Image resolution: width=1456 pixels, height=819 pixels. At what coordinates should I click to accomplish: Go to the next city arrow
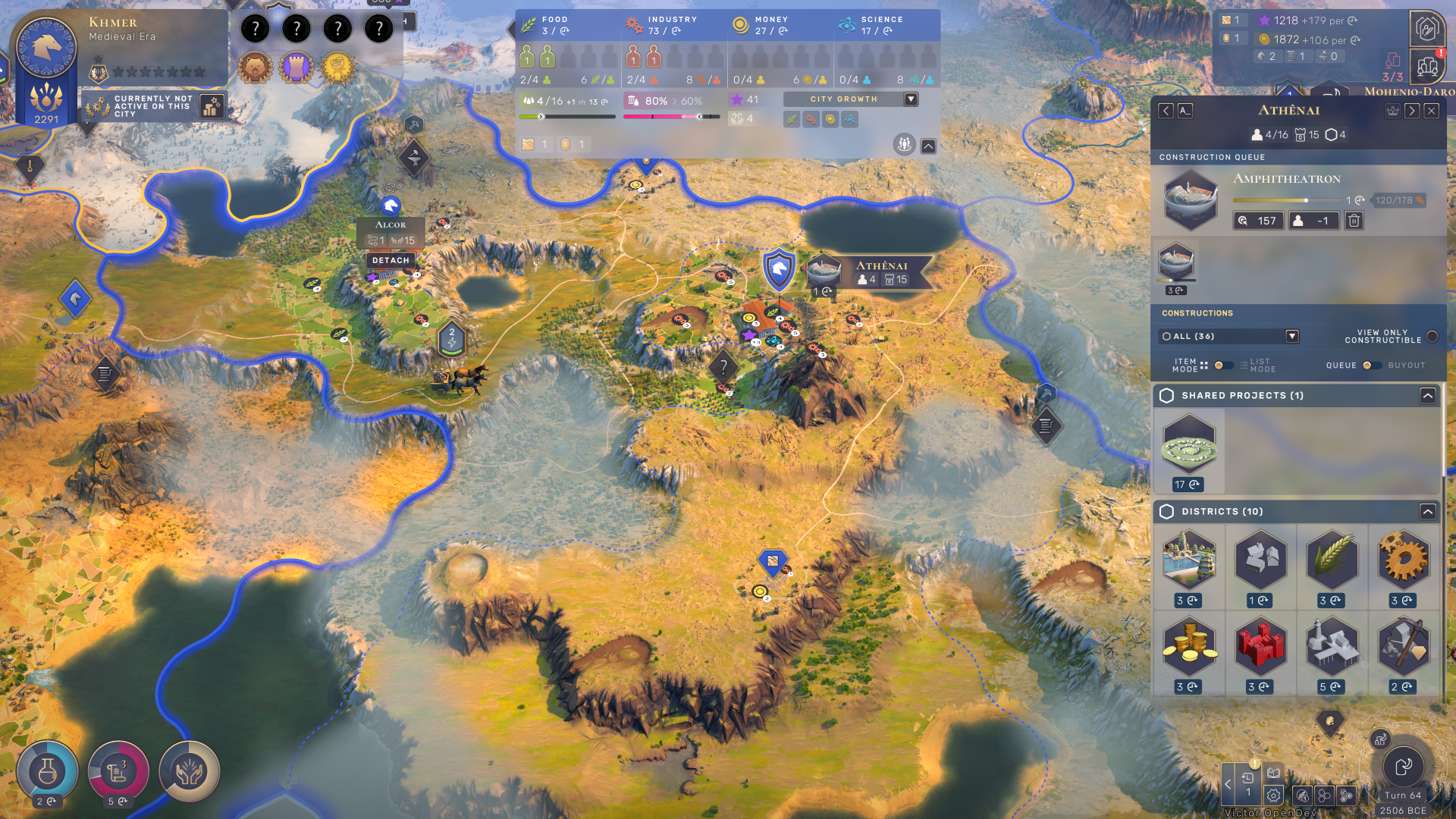pyautogui.click(x=1412, y=111)
